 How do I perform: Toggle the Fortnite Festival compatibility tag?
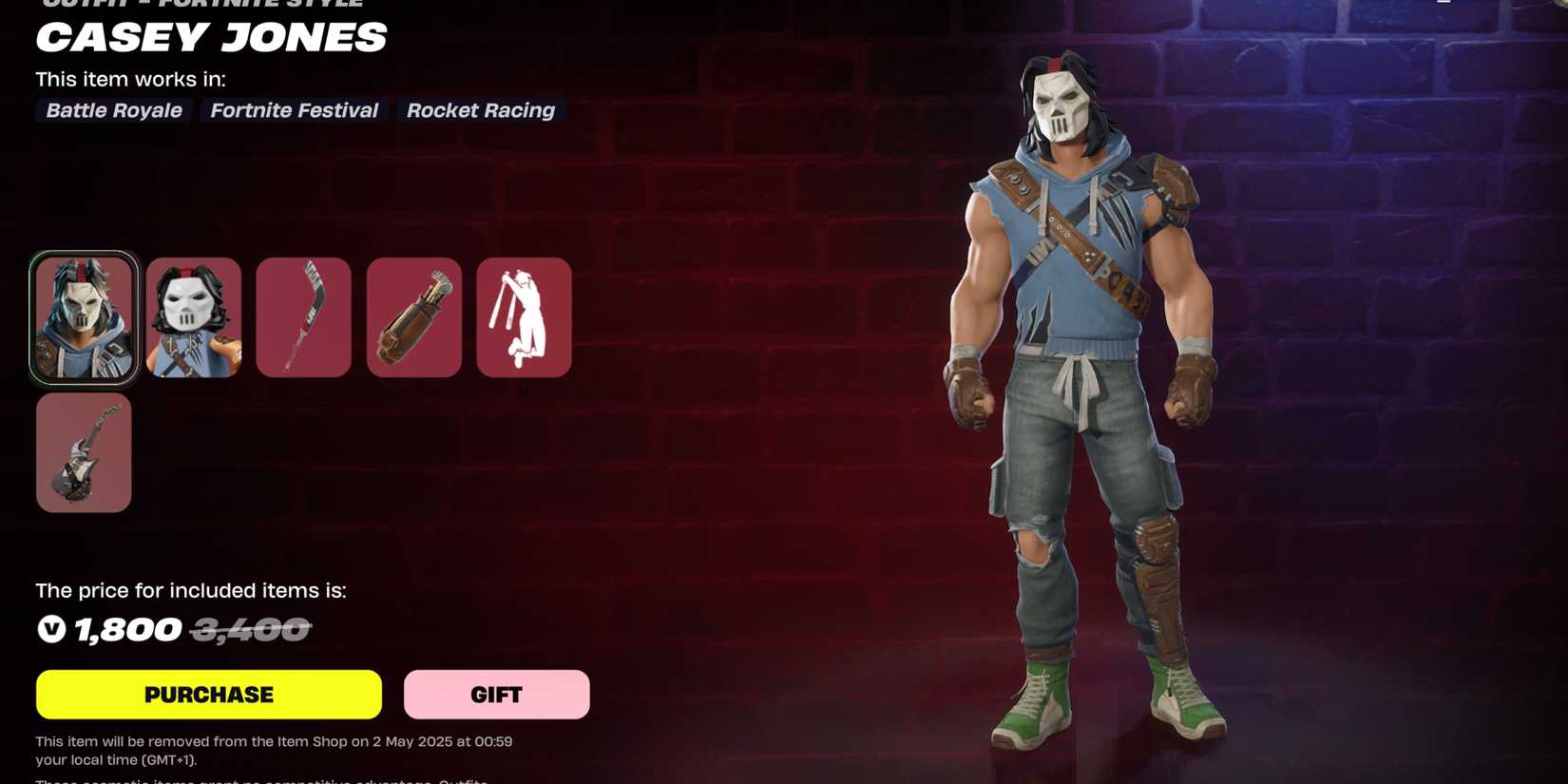point(293,110)
